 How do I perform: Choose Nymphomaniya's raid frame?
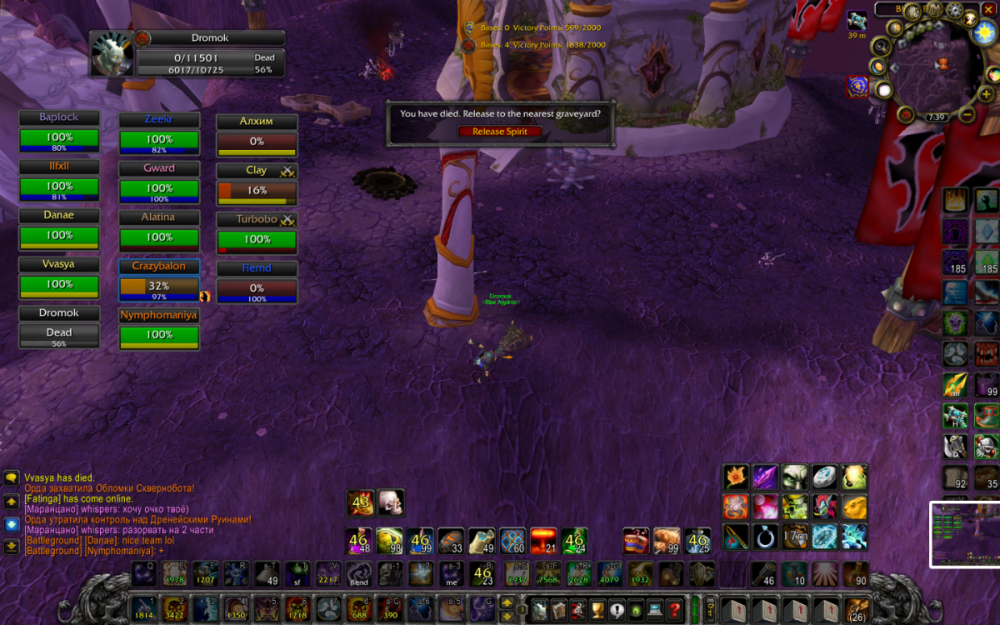click(159, 330)
